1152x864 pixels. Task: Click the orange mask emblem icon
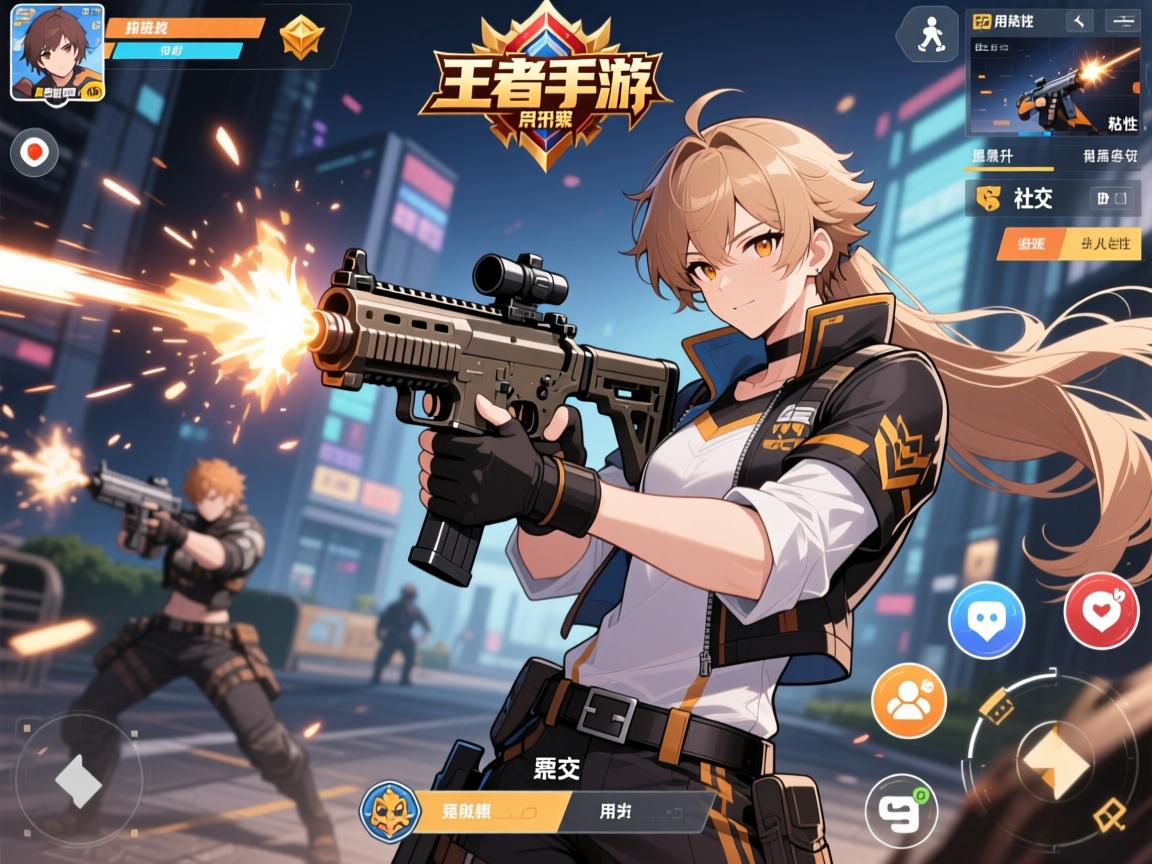[388, 810]
